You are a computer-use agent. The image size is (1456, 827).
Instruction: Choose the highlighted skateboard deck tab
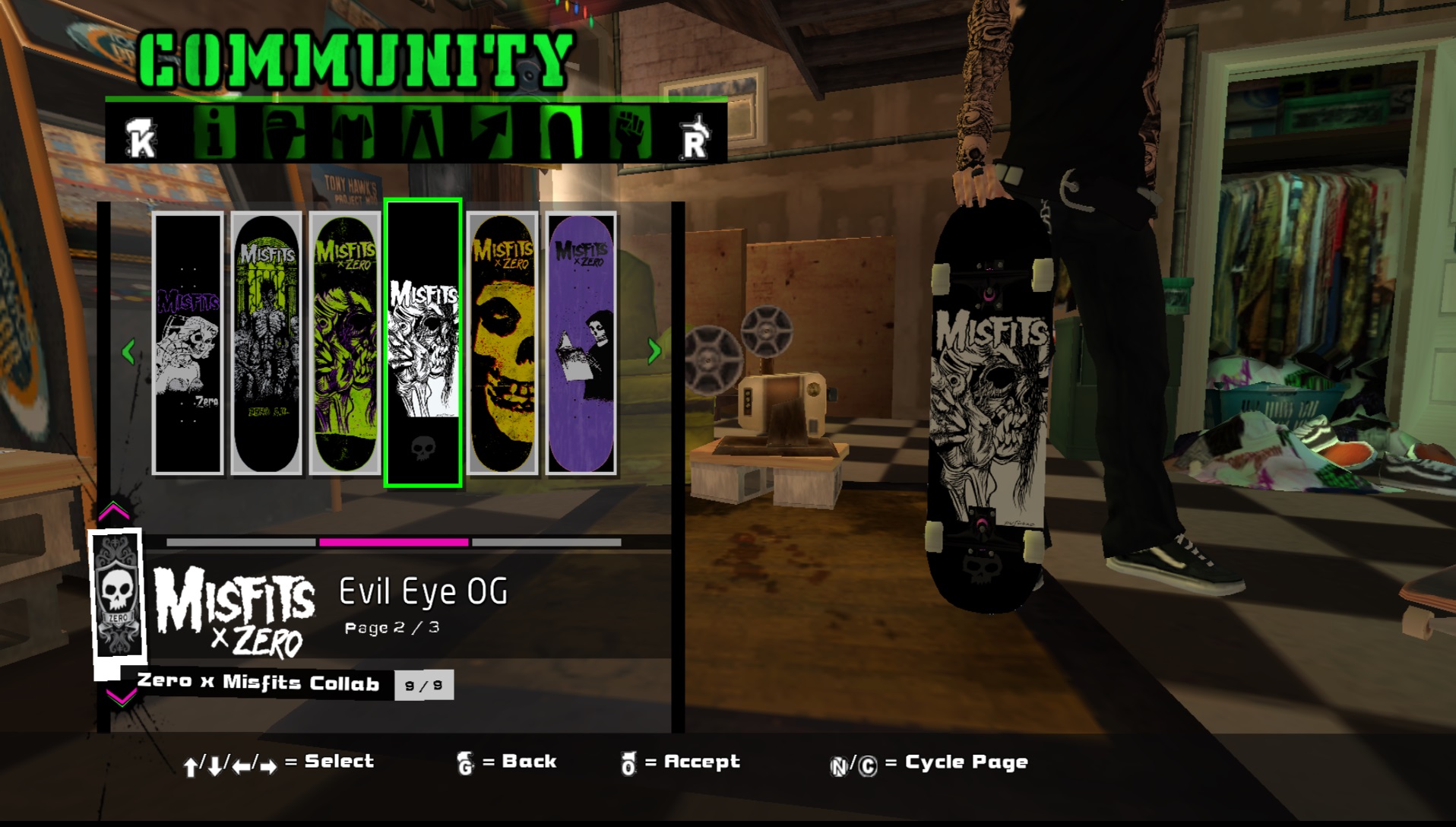[x=561, y=133]
